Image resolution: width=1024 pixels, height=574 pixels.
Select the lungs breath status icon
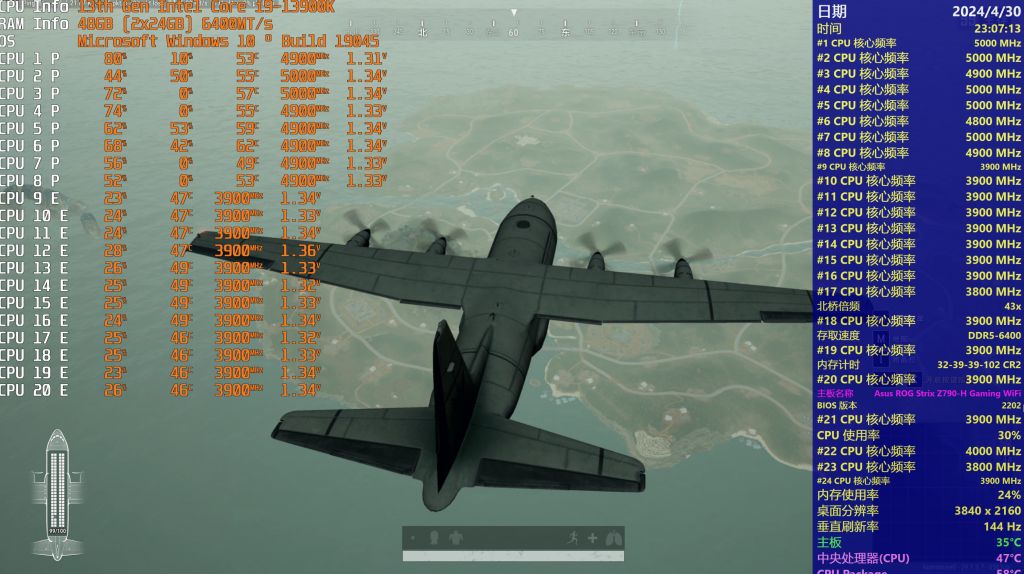[x=614, y=538]
